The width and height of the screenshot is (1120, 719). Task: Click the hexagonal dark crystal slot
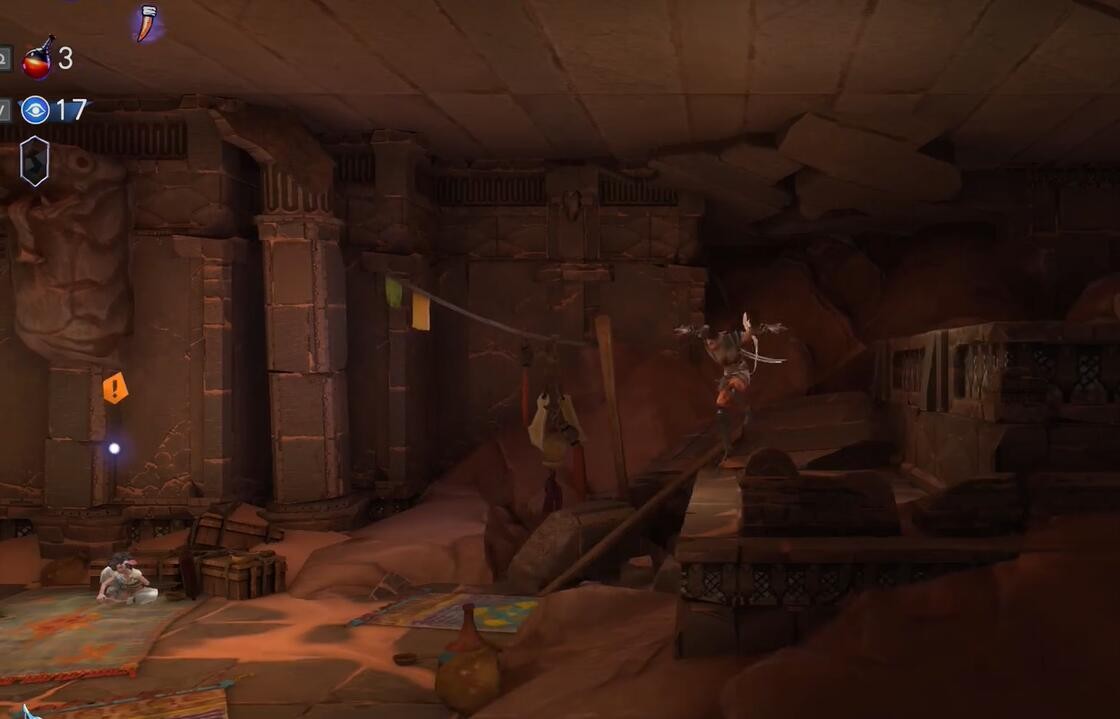pos(34,161)
